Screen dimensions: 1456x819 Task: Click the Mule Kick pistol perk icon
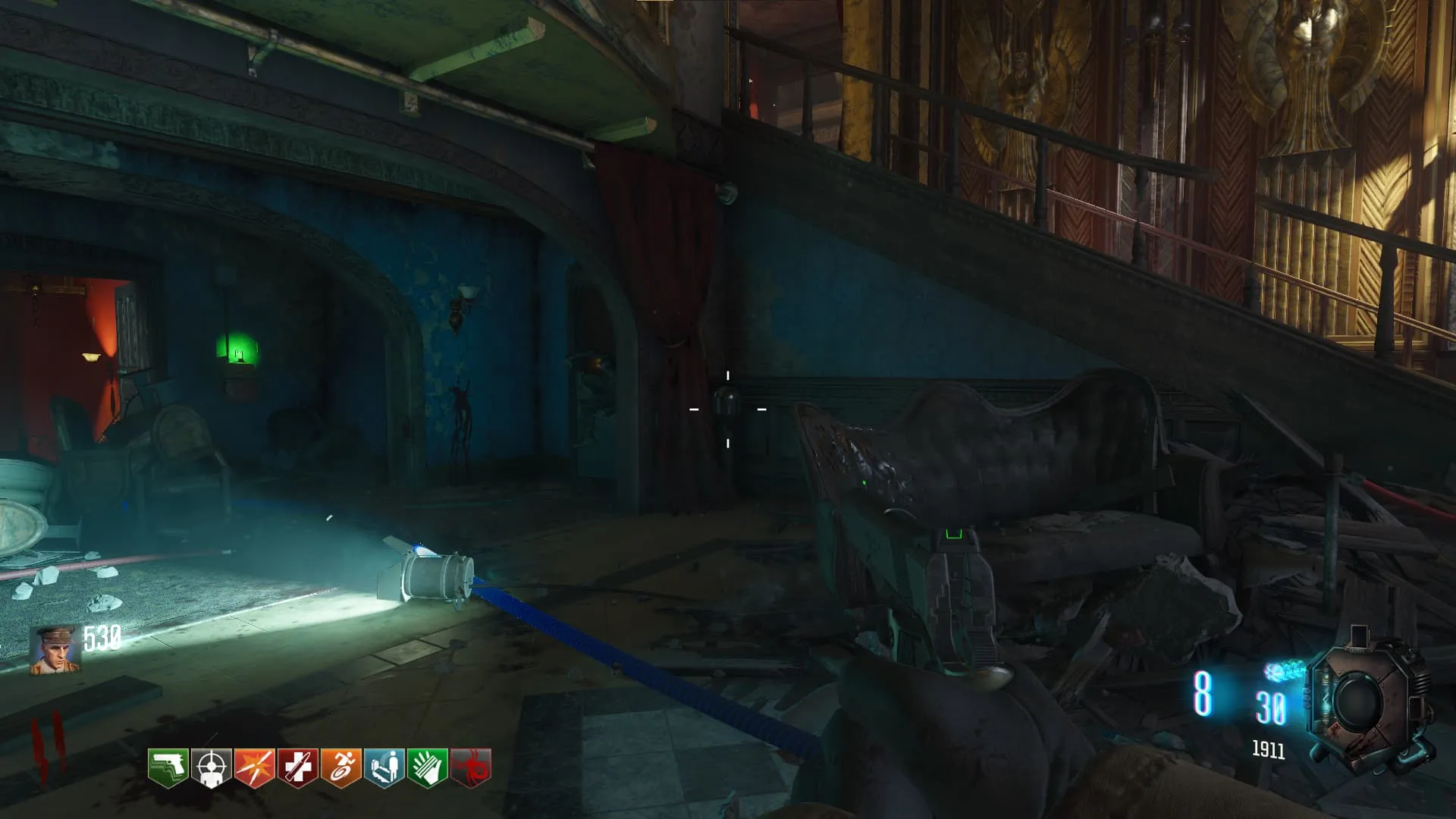(168, 767)
